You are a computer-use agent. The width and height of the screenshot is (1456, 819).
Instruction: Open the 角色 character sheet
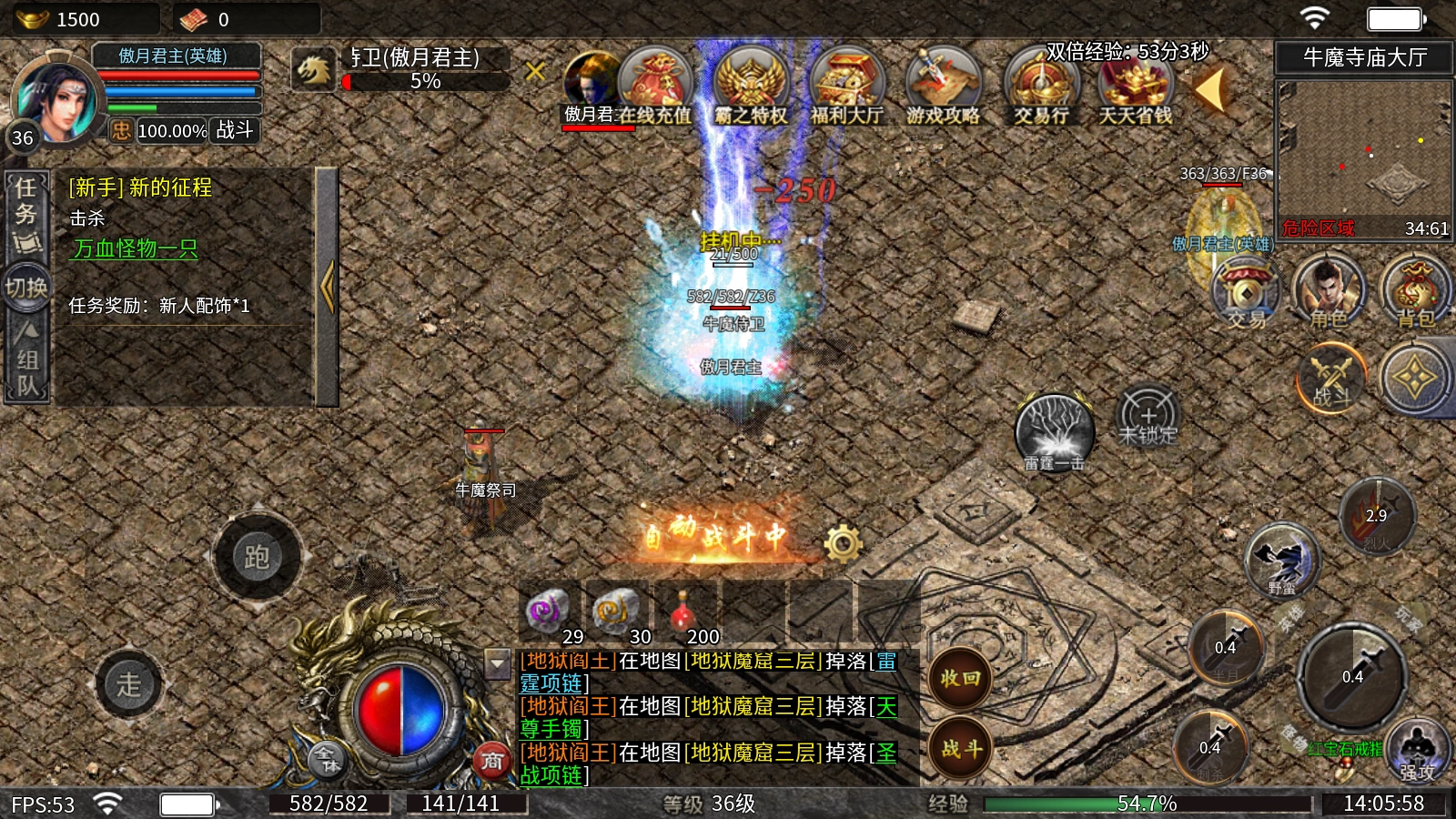(1329, 291)
